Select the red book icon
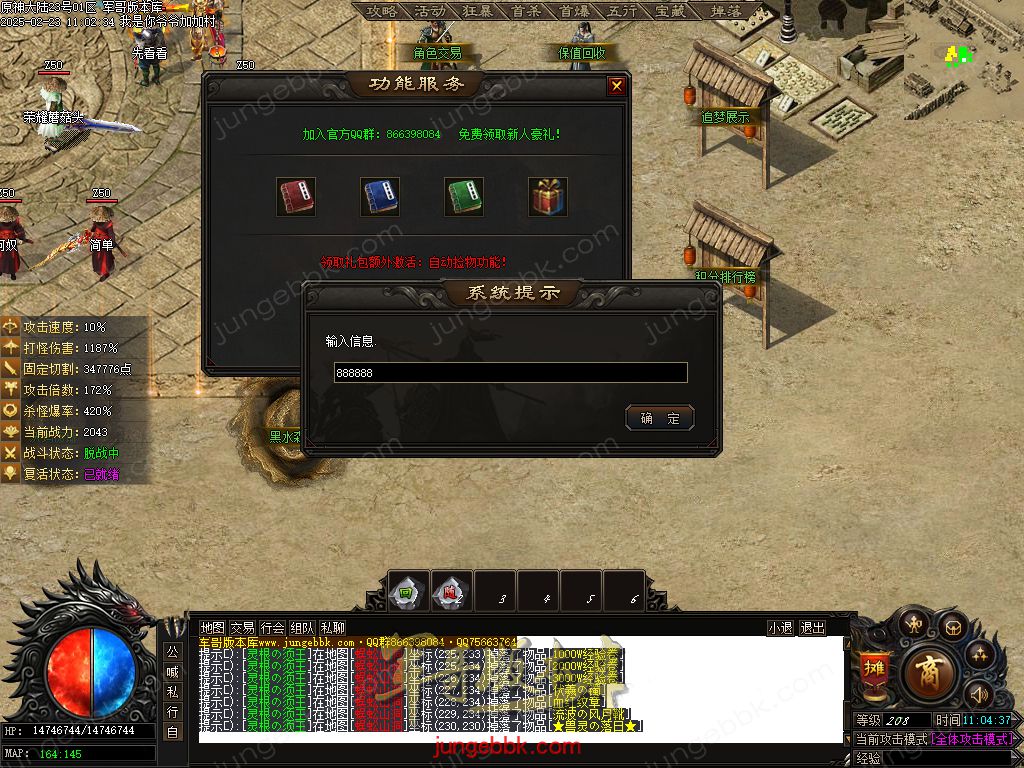Screen dimensions: 1024x768 (296, 197)
